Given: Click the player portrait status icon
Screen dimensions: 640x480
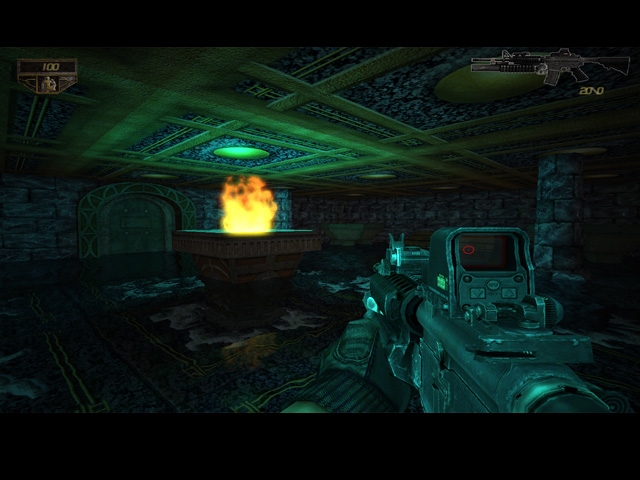Looking at the screenshot, I should [x=46, y=84].
